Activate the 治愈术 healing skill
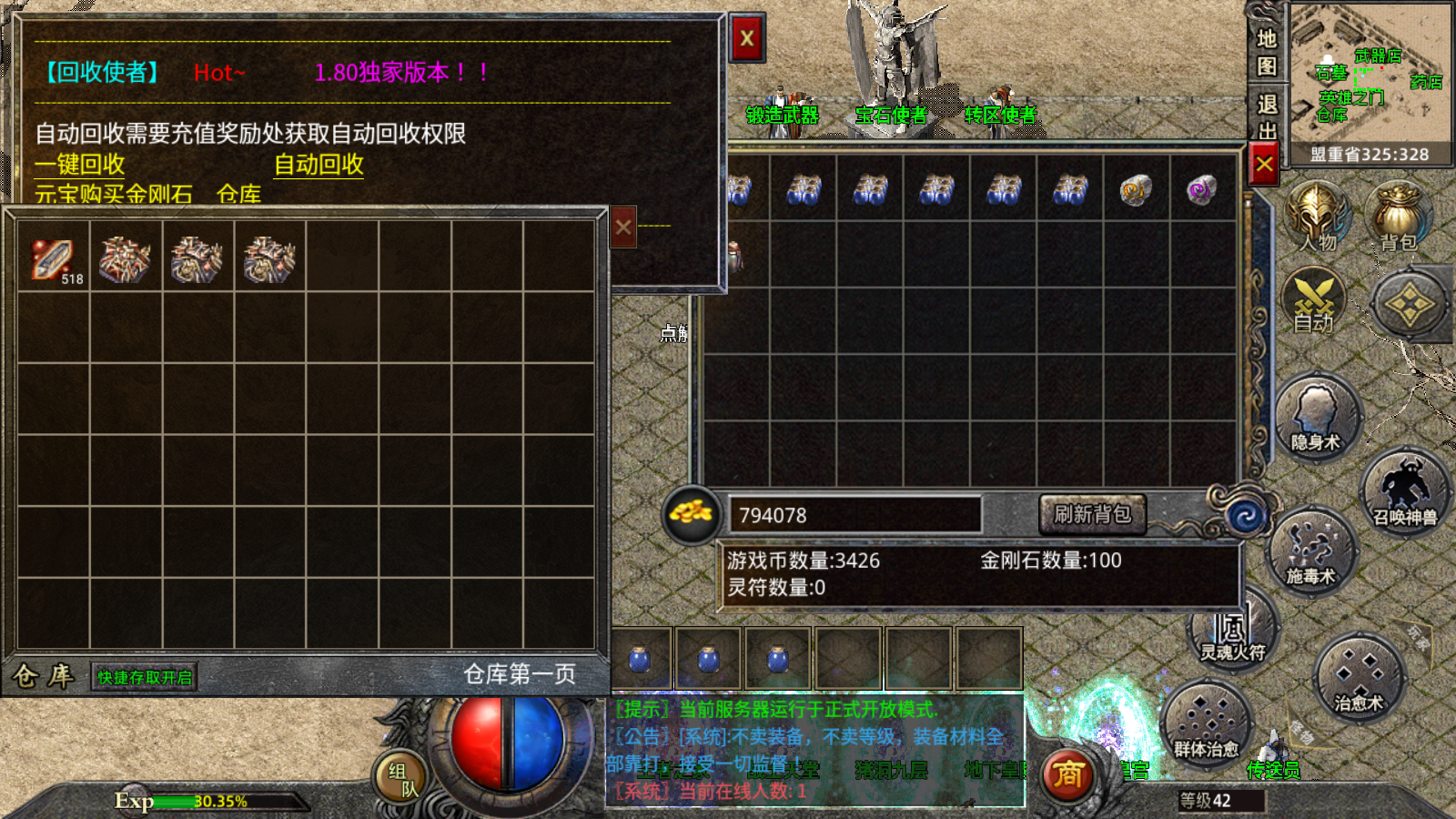This screenshot has width=1456, height=819. 1359,678
